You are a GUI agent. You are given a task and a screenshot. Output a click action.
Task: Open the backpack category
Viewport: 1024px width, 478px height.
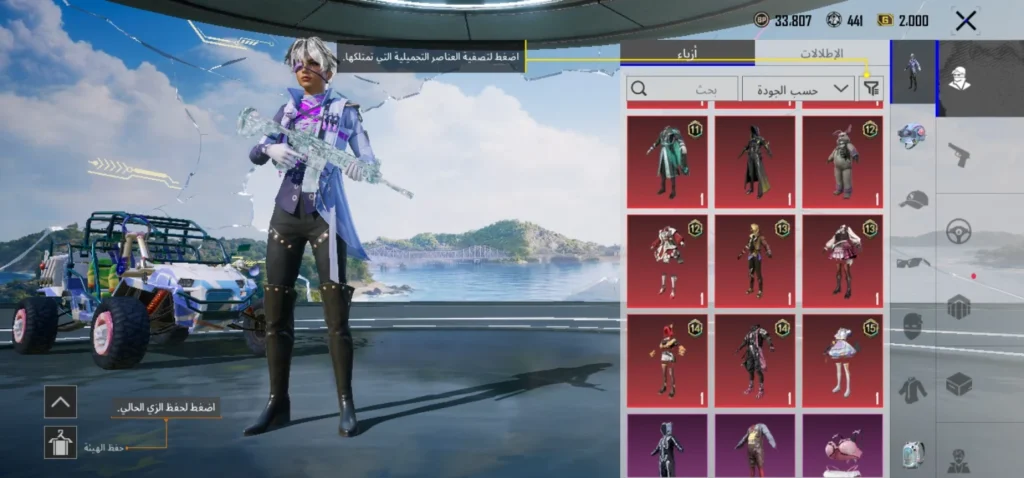pos(912,453)
